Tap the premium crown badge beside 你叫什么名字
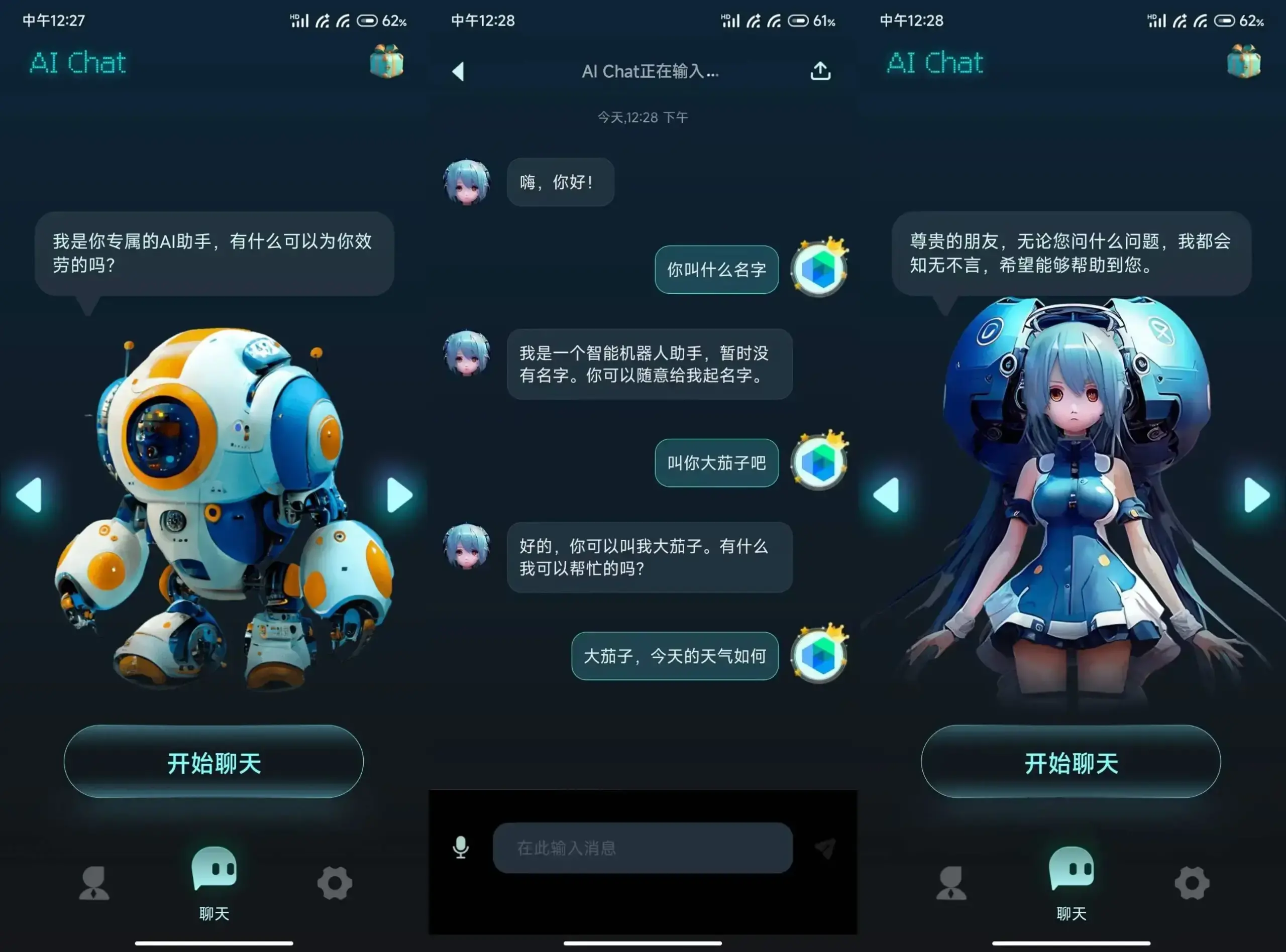The height and width of the screenshot is (952, 1286). pos(818,269)
